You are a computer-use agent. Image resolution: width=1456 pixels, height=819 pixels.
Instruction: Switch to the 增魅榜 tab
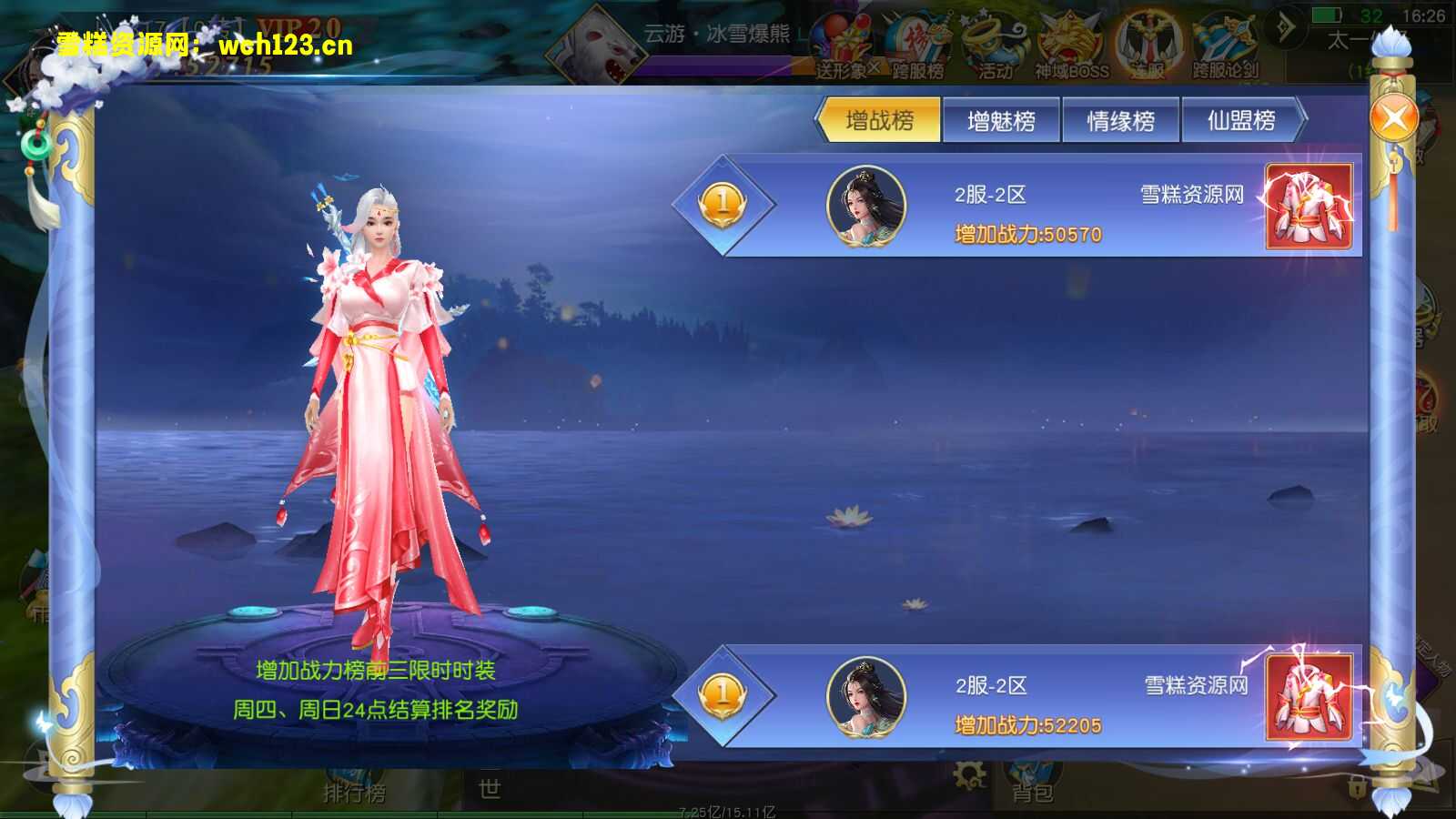pos(1001,119)
